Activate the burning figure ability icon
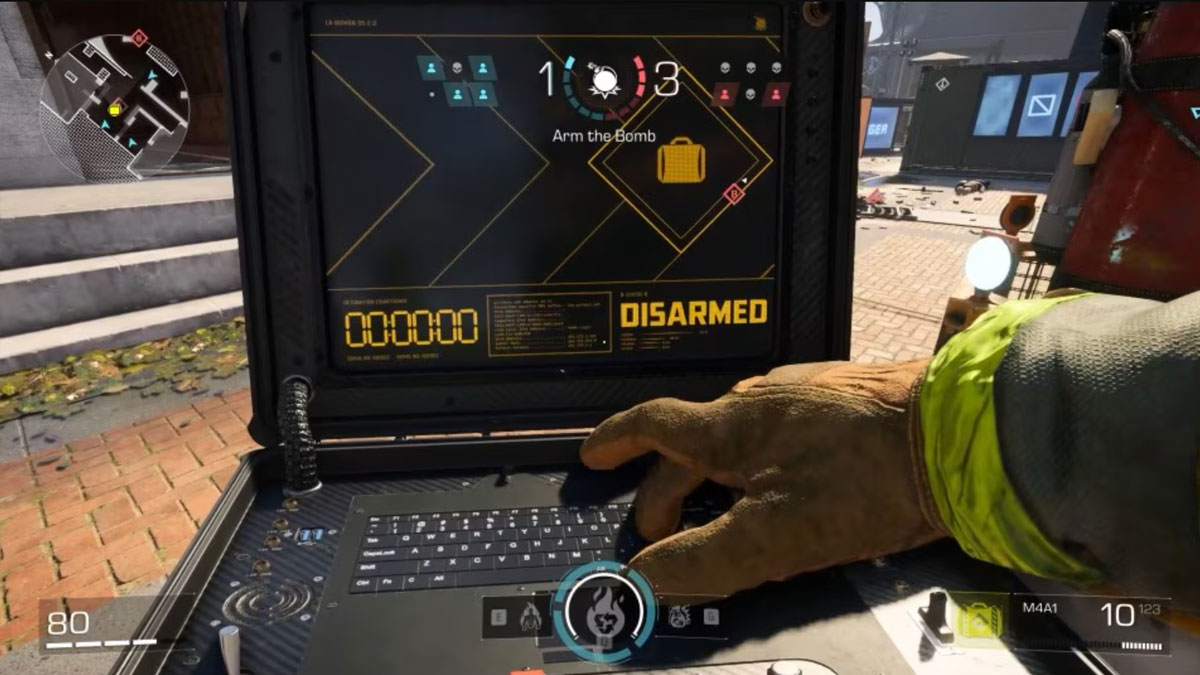 (530, 619)
